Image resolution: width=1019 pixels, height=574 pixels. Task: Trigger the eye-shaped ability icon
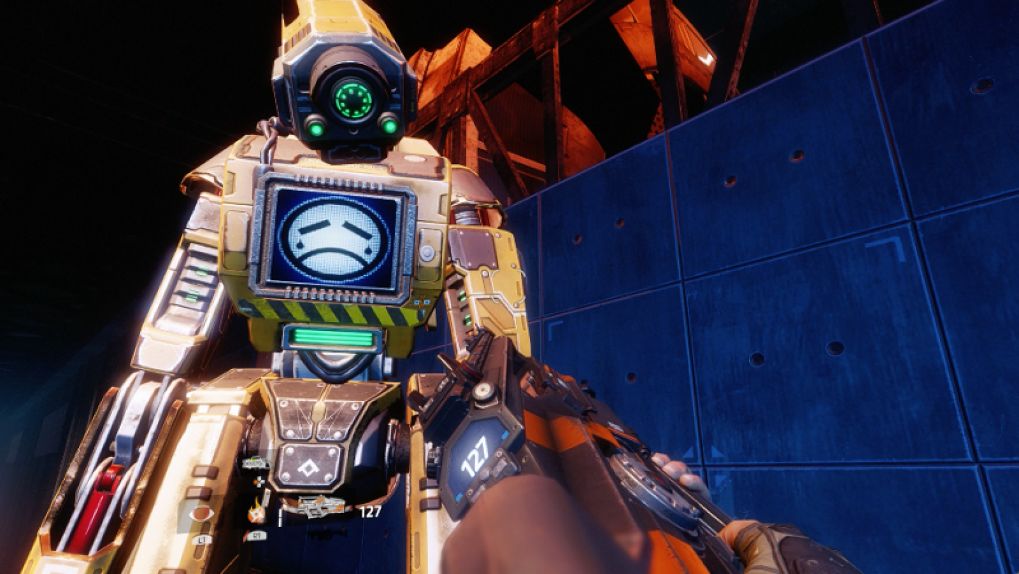[199, 515]
